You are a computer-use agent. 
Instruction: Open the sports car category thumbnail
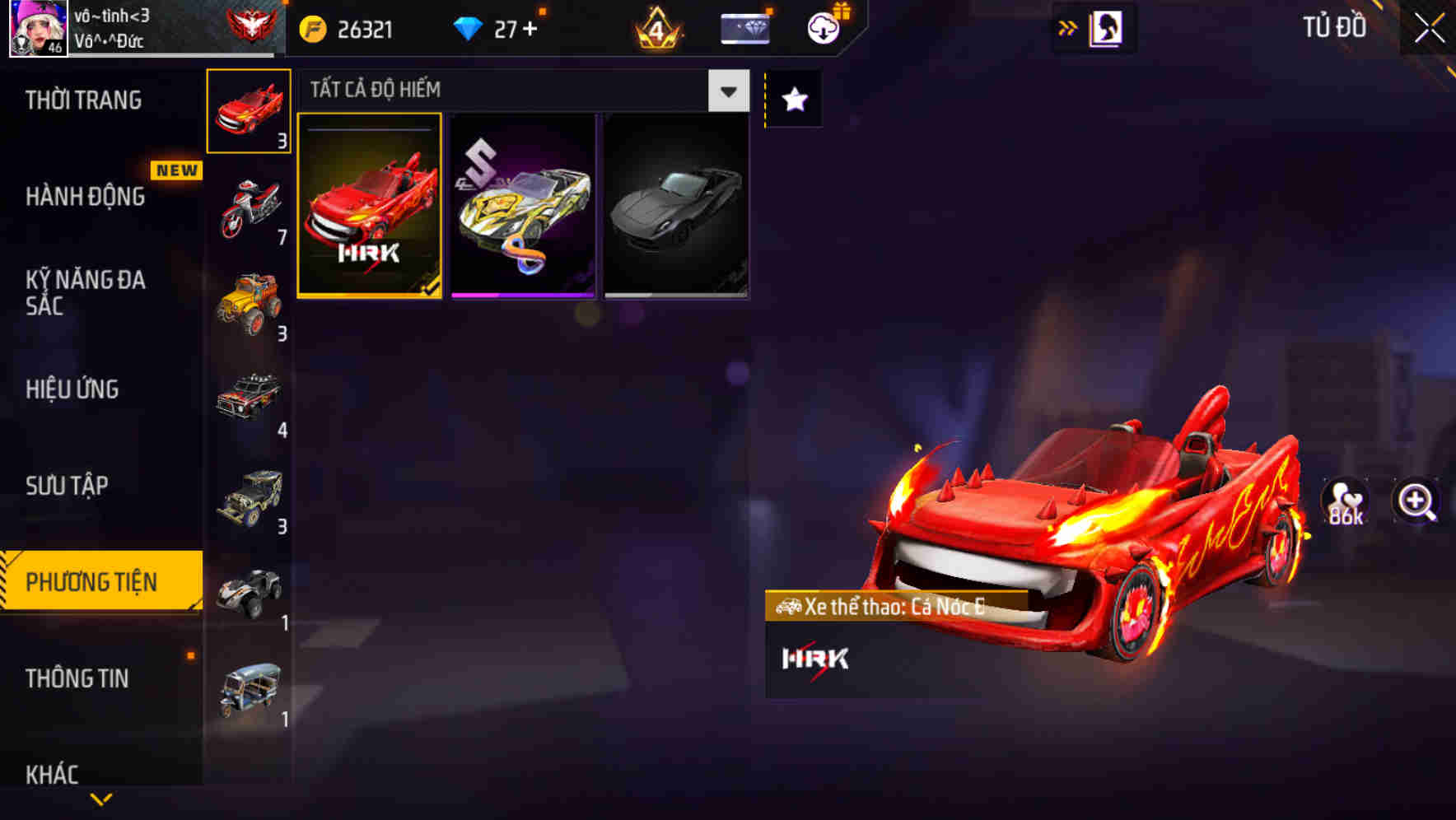tap(248, 109)
